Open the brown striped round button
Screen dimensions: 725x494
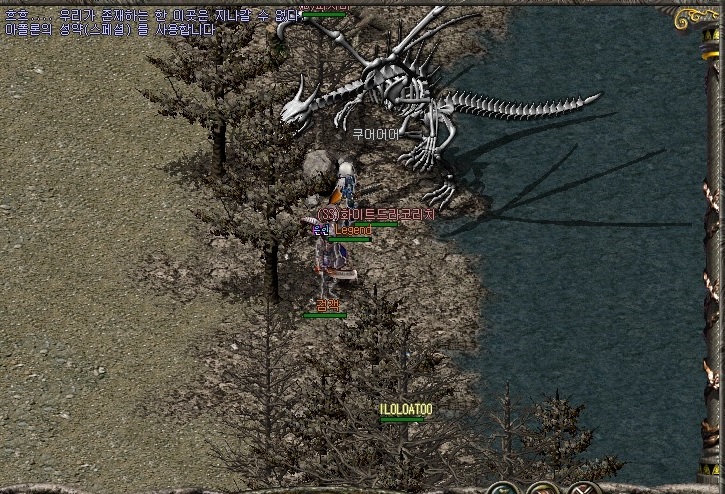[544, 490]
